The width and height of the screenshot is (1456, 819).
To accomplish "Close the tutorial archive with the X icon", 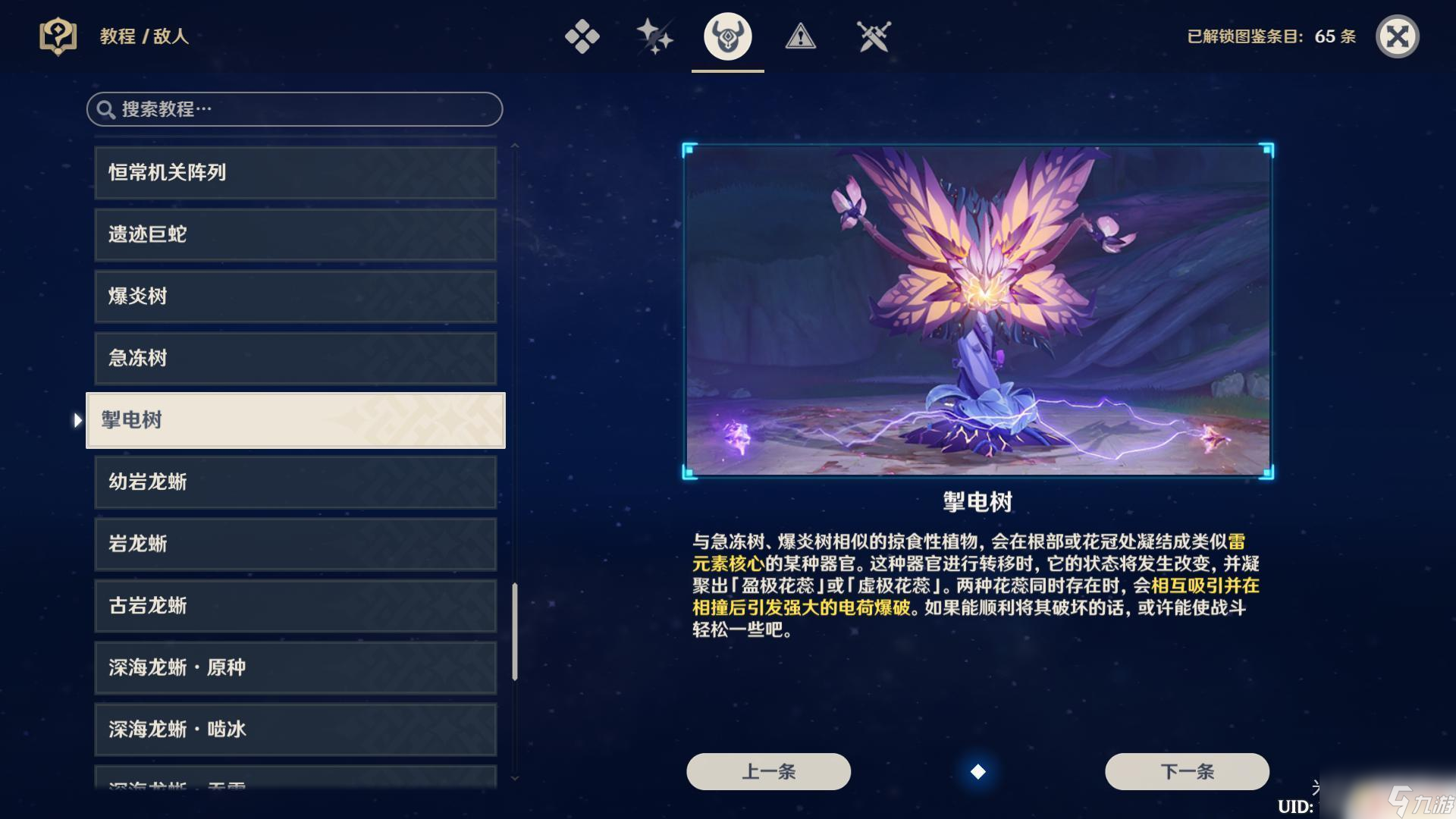I will pos(1399,36).
